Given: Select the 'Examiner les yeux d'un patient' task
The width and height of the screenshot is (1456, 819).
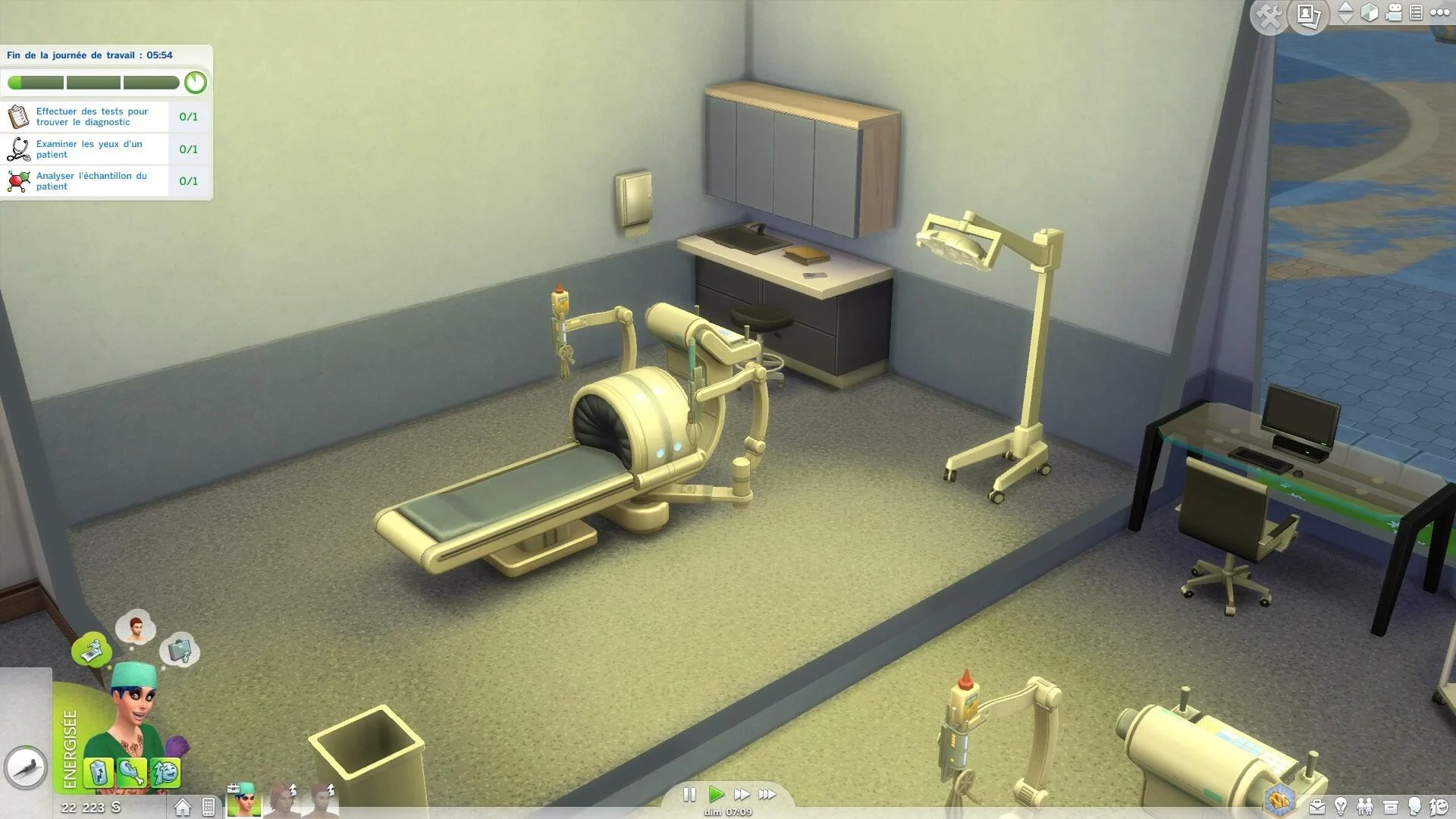Looking at the screenshot, I should 89,149.
